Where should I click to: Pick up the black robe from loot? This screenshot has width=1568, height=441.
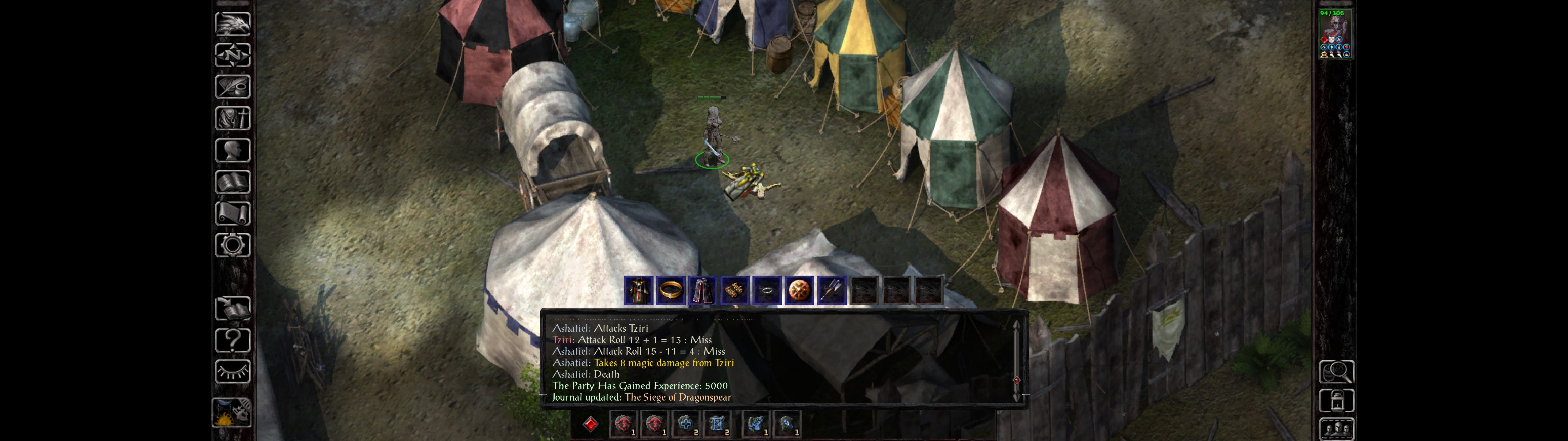(639, 291)
